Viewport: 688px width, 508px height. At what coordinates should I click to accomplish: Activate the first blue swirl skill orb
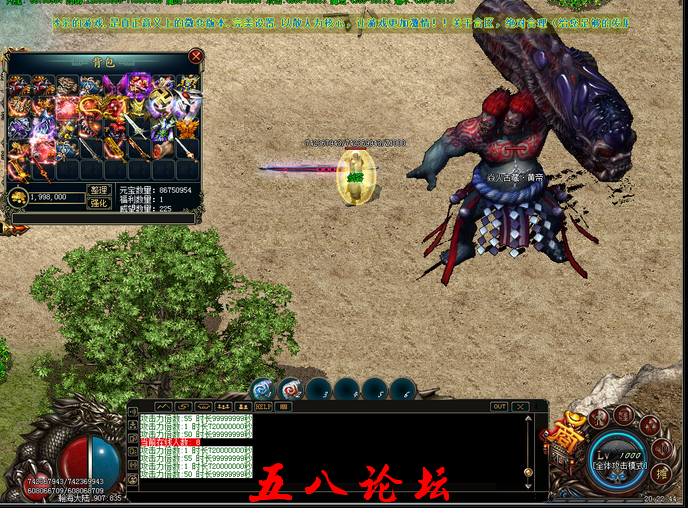click(x=262, y=388)
